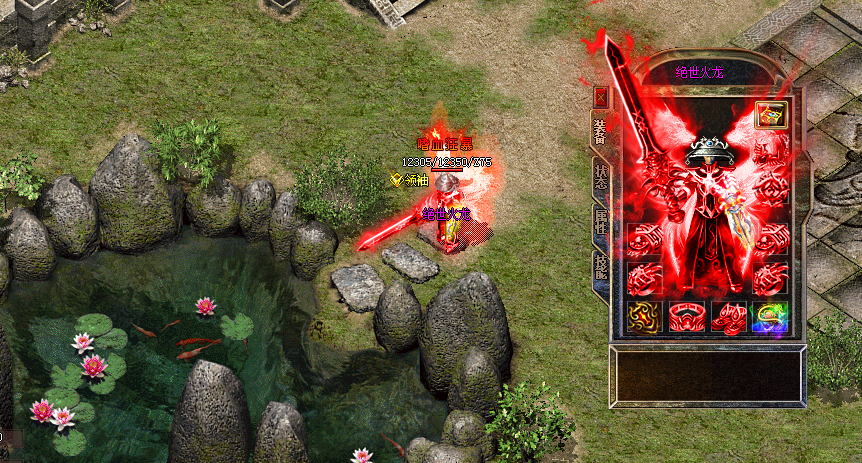This screenshot has width=862, height=463.
Task: Close the character equipment panel
Action: (601, 97)
